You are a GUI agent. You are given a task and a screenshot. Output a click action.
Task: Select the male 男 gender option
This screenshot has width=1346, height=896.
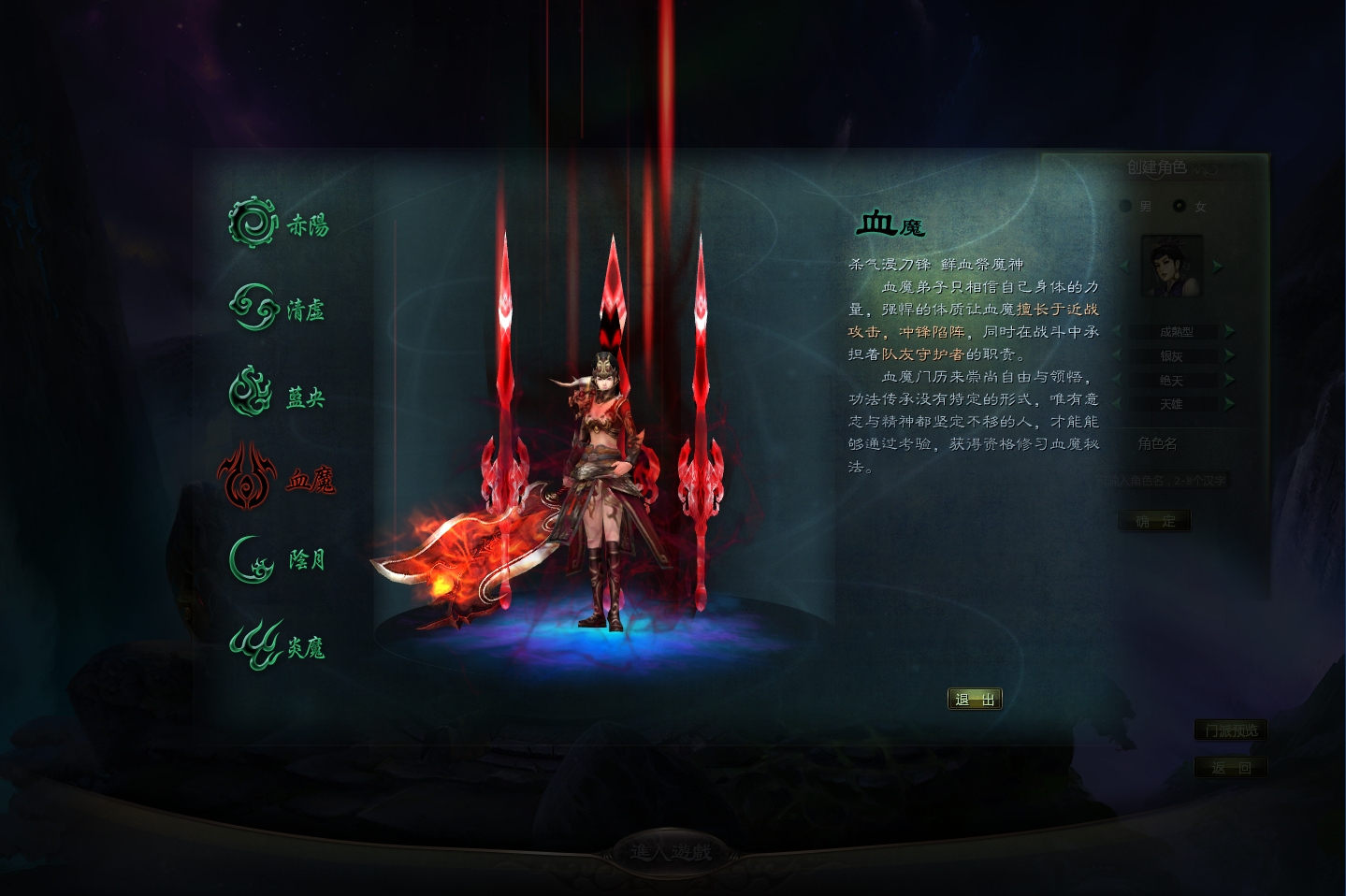click(x=1126, y=206)
